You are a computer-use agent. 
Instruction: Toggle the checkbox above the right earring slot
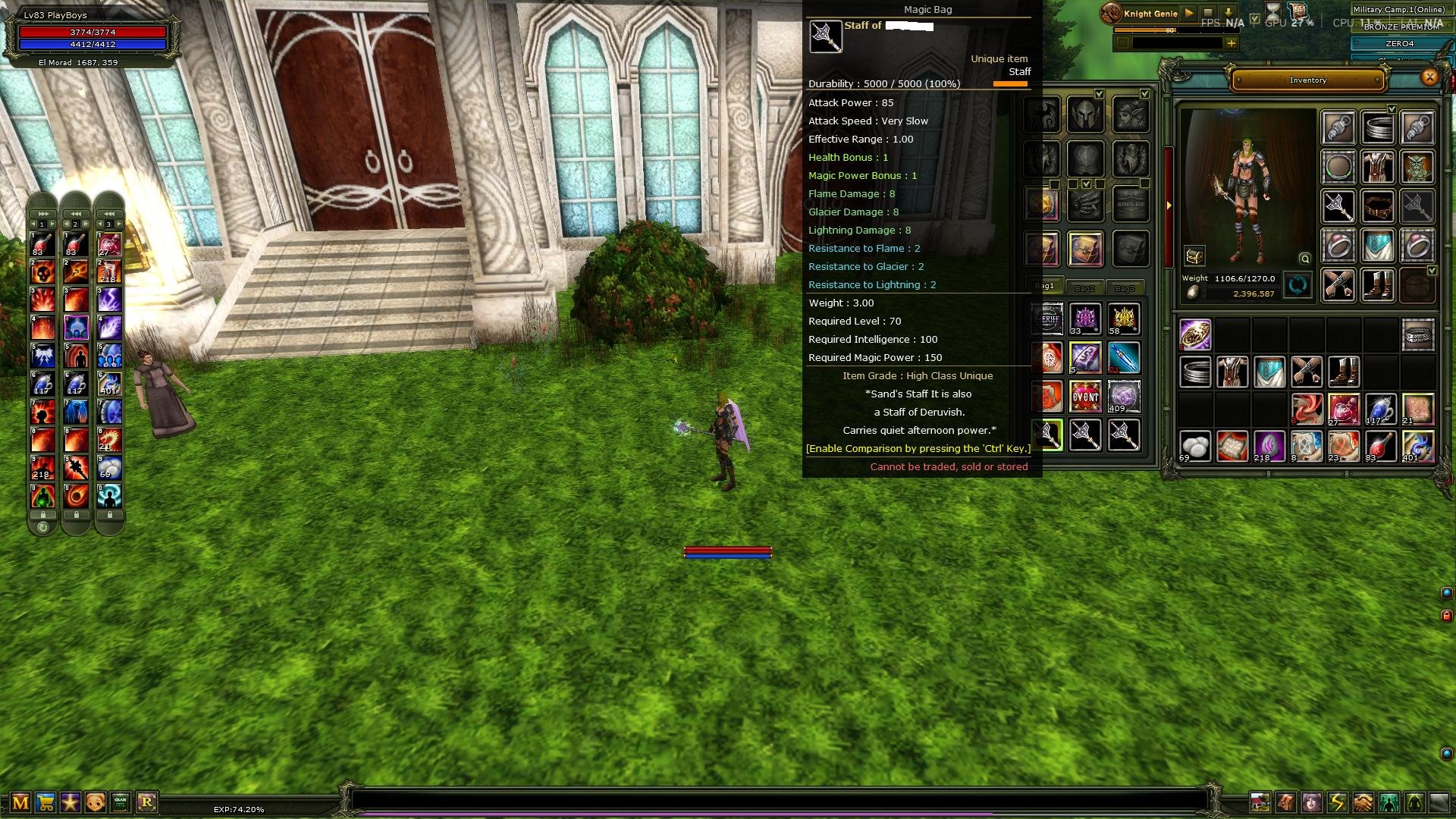click(x=1392, y=108)
